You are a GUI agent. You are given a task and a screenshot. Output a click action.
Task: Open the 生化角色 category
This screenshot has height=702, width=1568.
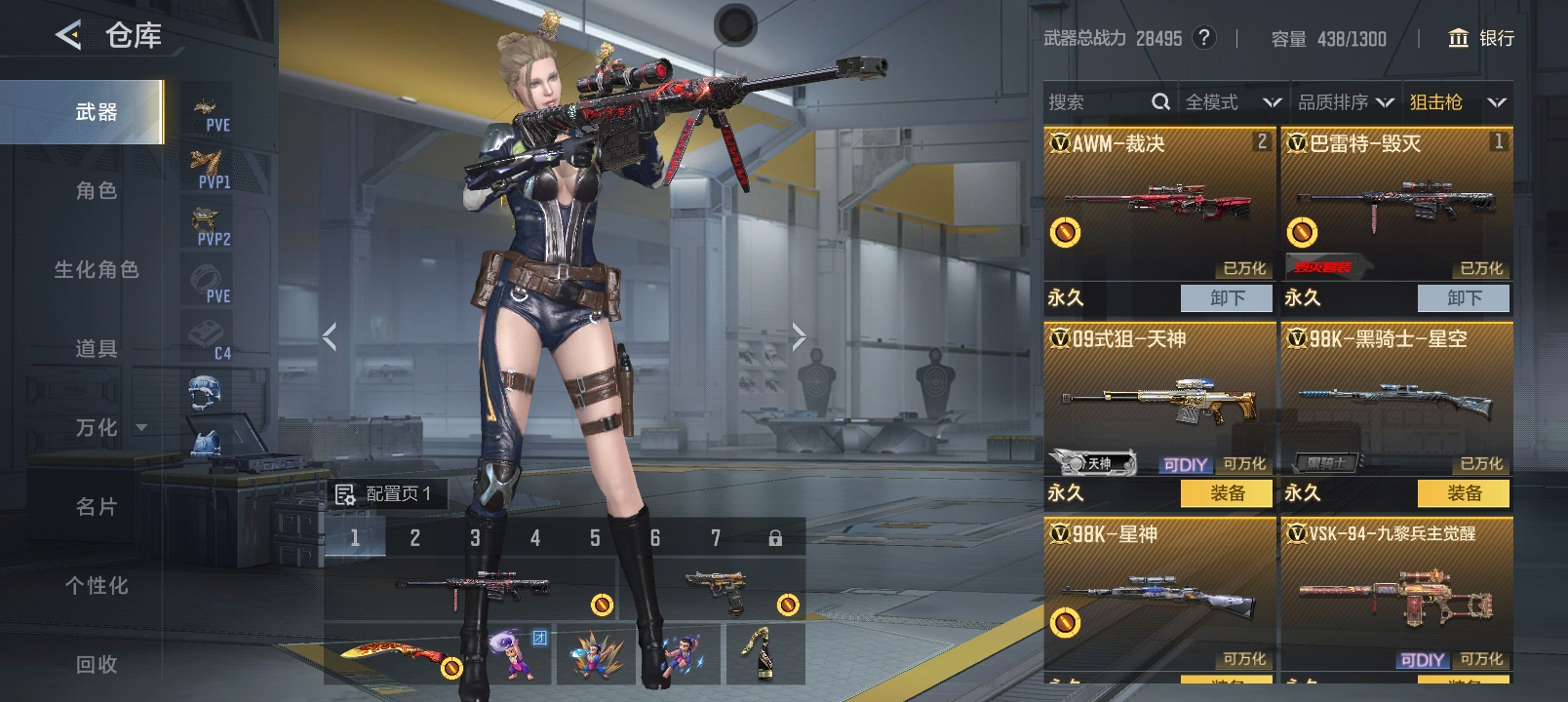tap(97, 270)
